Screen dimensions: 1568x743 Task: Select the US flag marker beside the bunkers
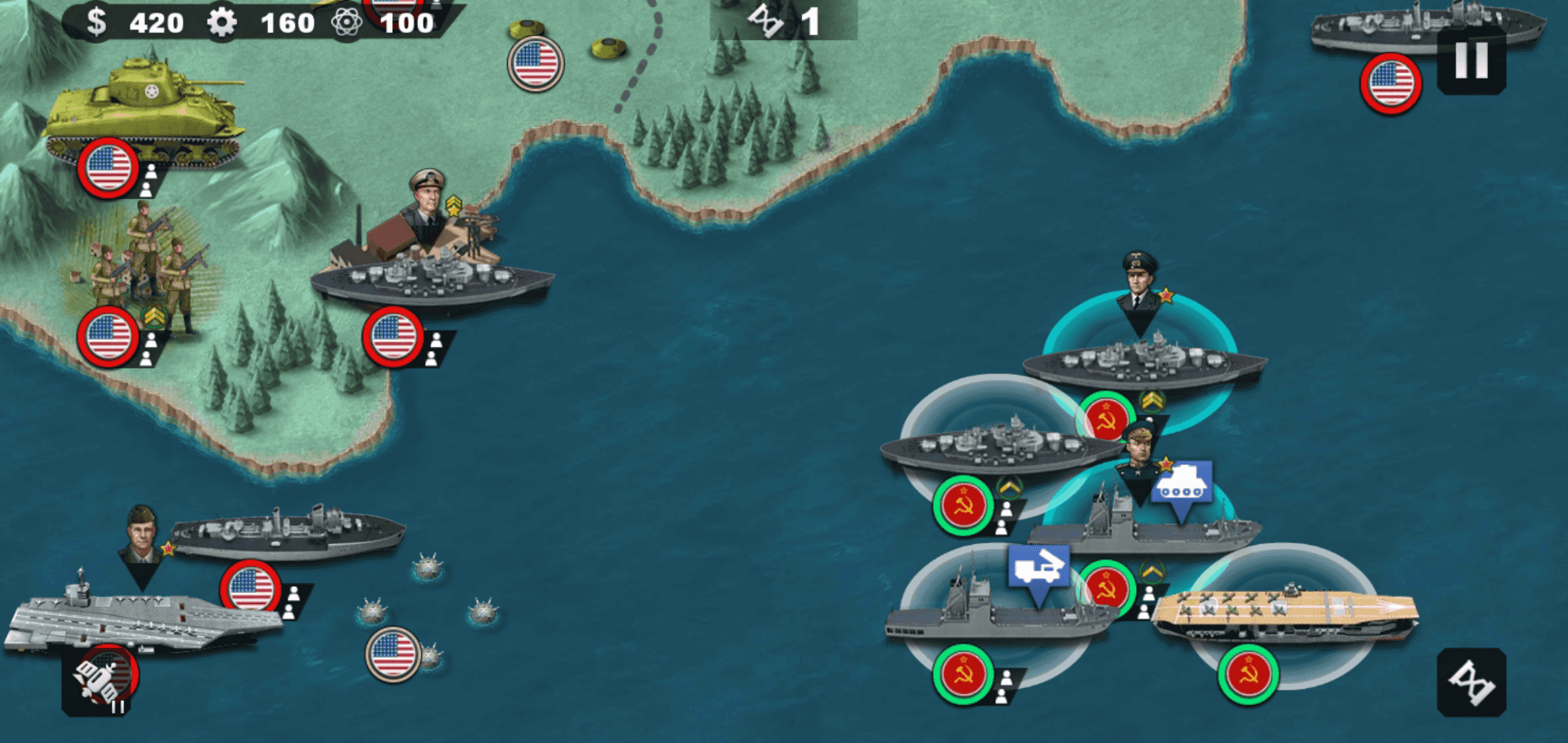(x=536, y=63)
